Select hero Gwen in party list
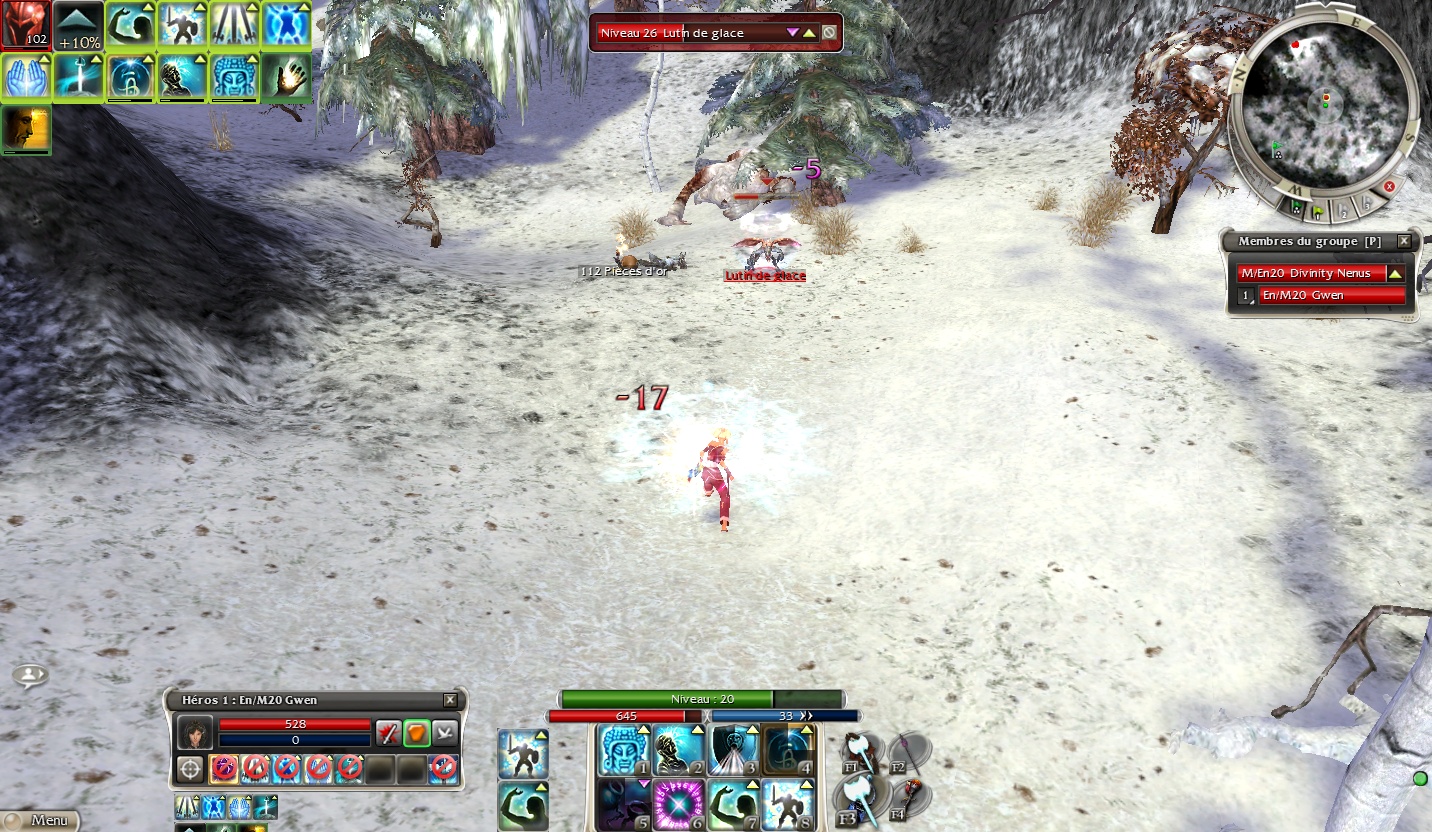 click(x=1330, y=295)
